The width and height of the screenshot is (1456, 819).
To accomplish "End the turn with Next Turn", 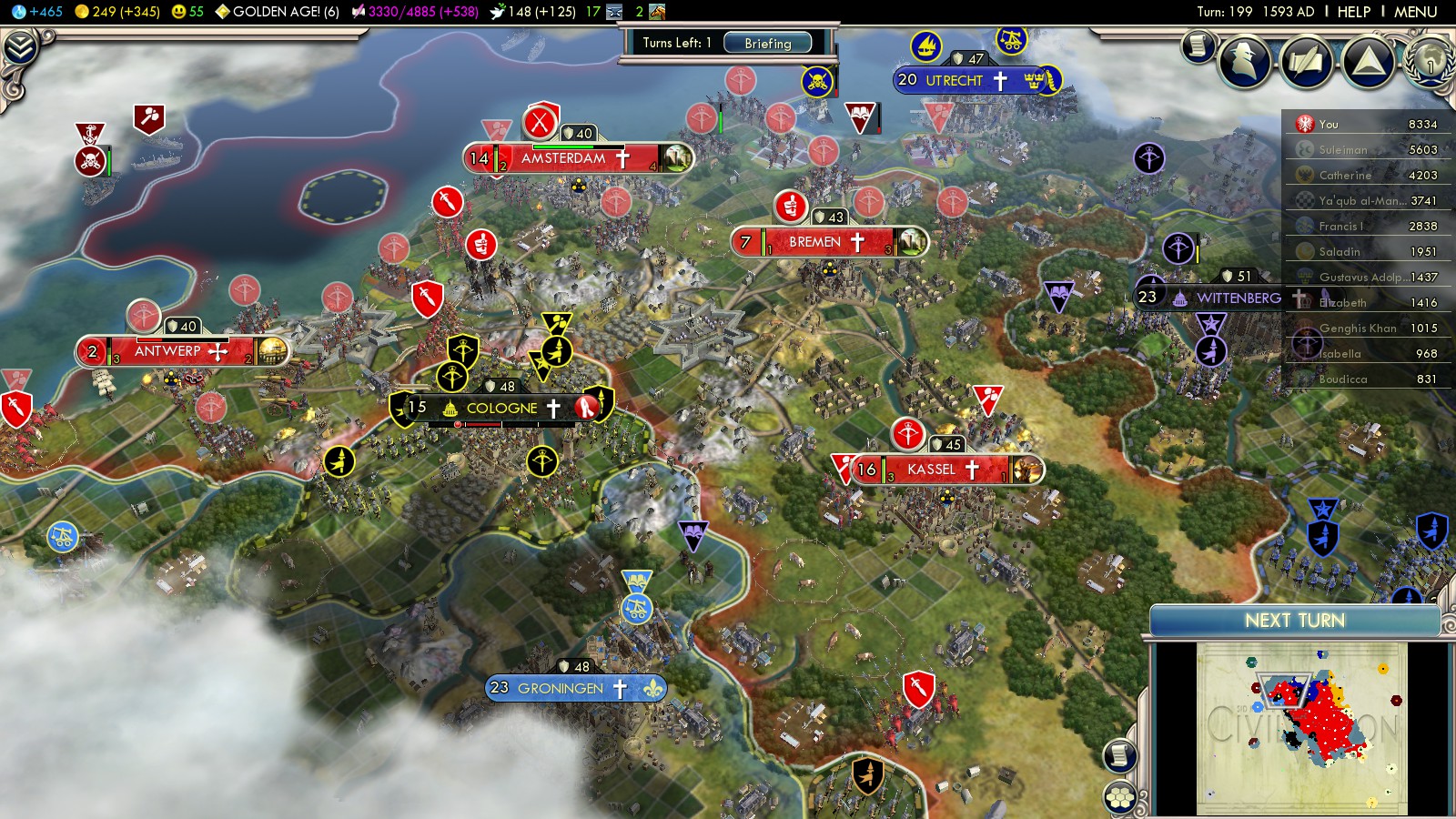I will [1294, 621].
